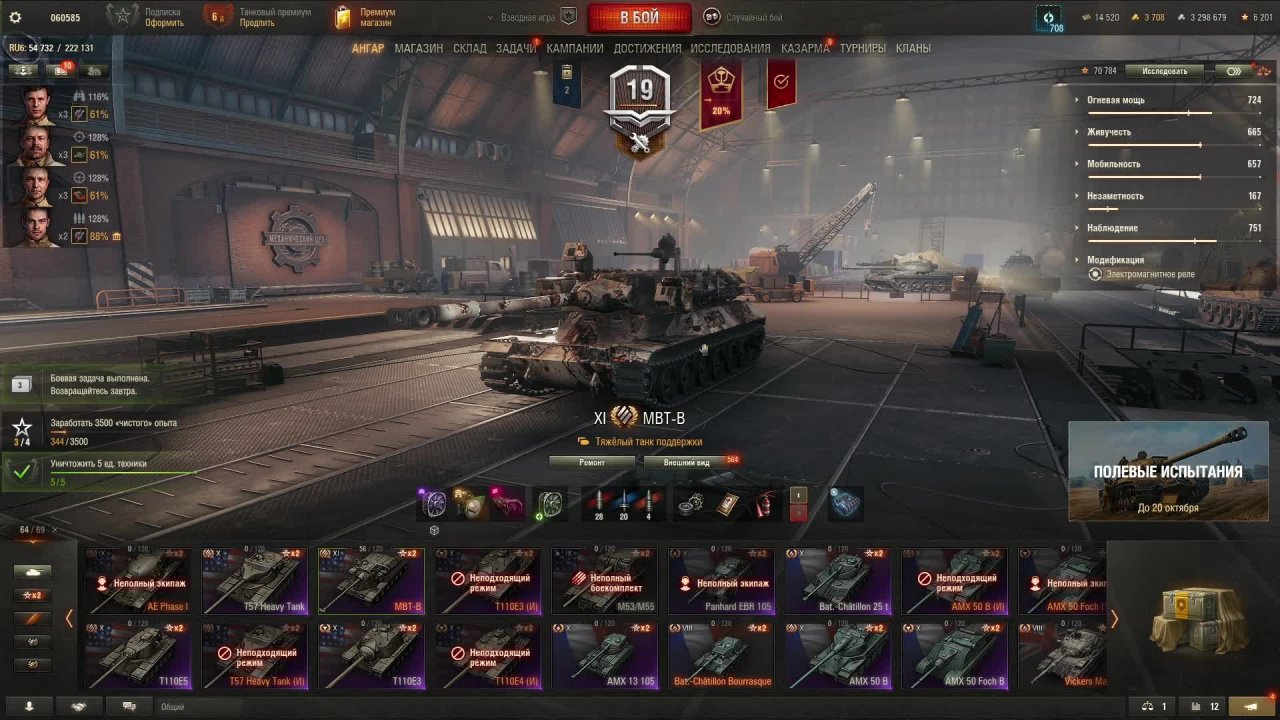Open the ЗАДАЧИ tab

coord(515,48)
